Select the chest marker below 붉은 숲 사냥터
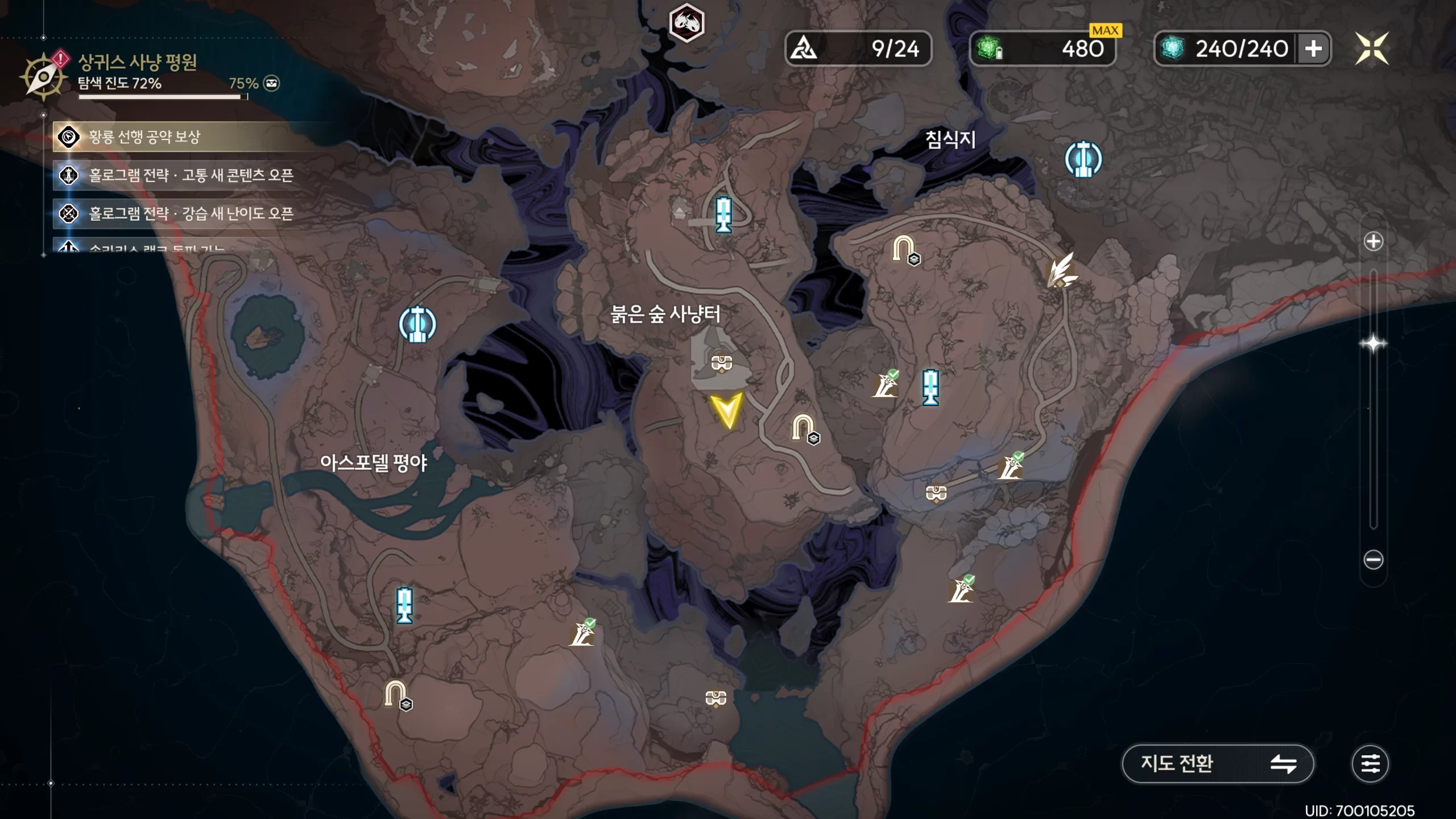Screen dimensions: 1456x819 721,362
